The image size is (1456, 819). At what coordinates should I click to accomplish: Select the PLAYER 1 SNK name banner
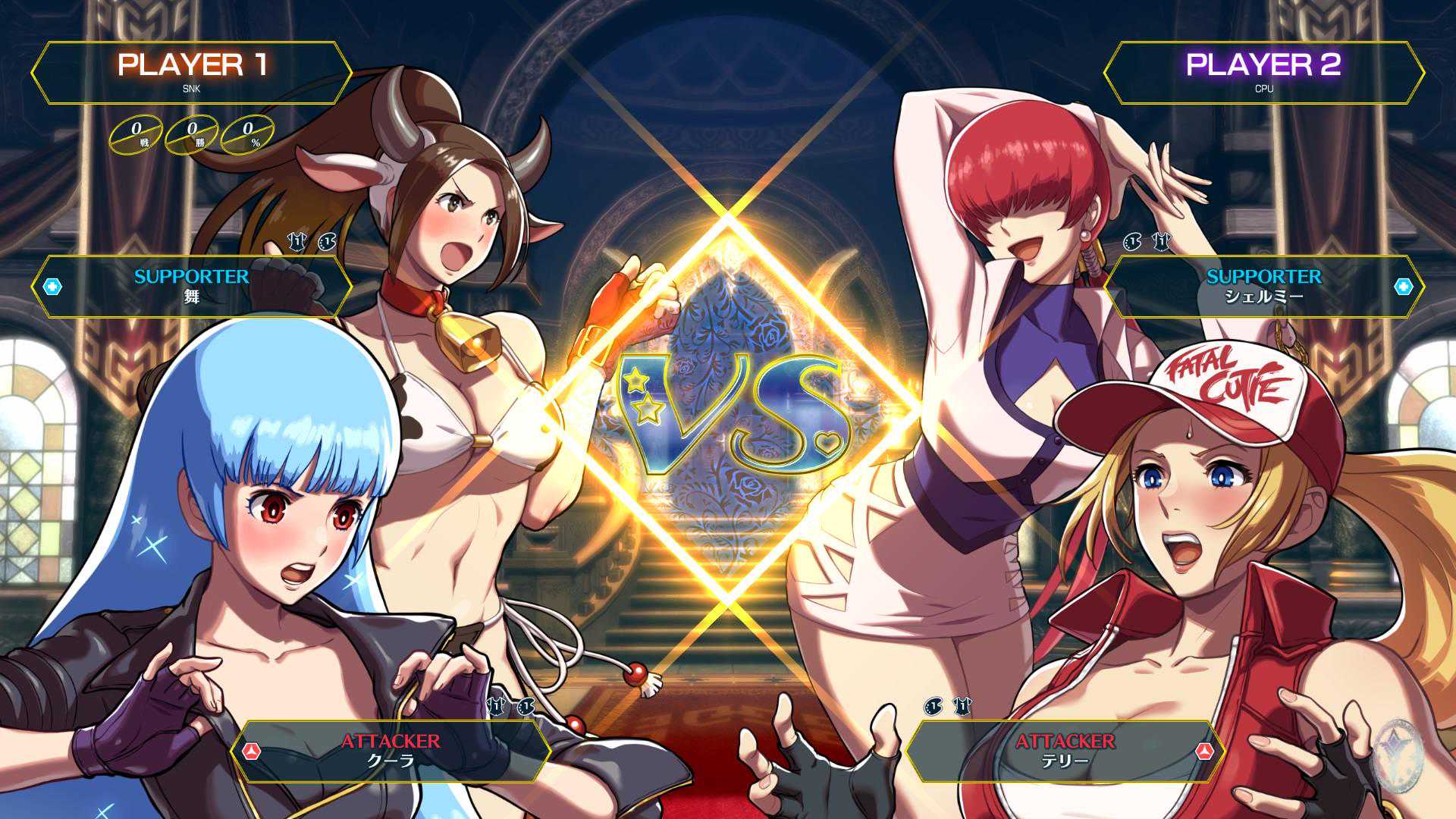[x=192, y=73]
